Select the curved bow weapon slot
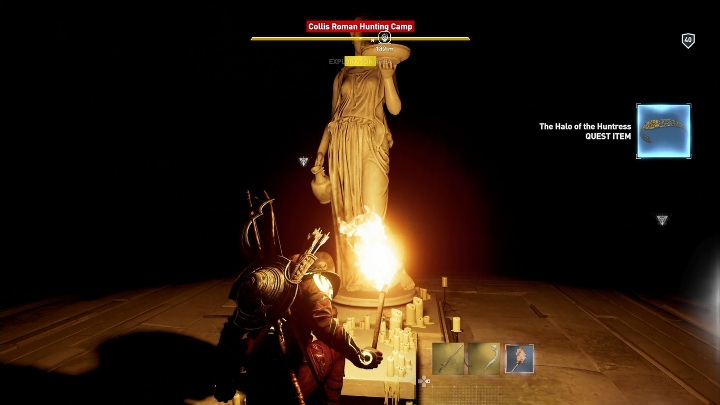 484,358
